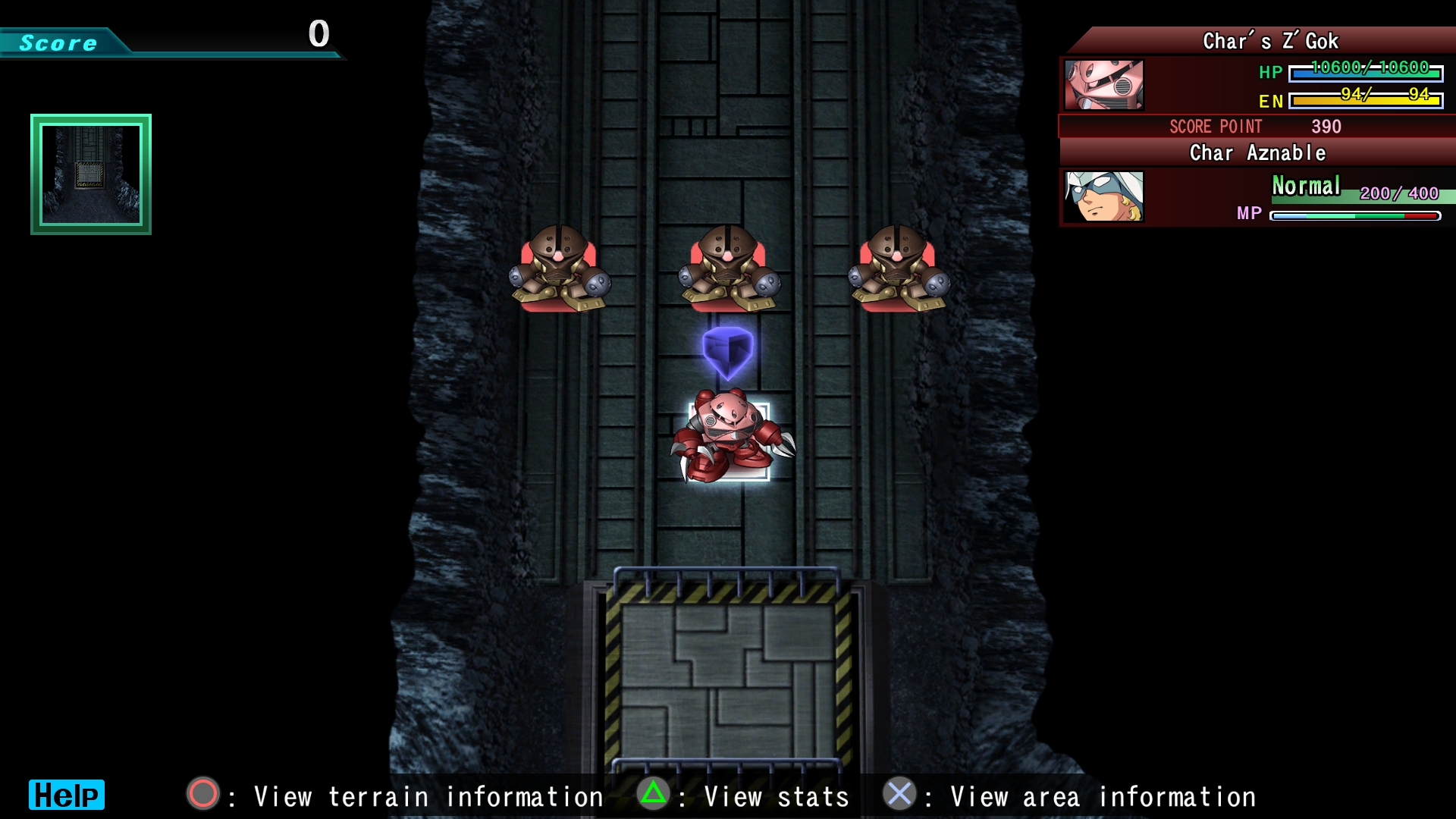The height and width of the screenshot is (819, 1456).
Task: Click the blue X button for area information
Action: pos(899,796)
